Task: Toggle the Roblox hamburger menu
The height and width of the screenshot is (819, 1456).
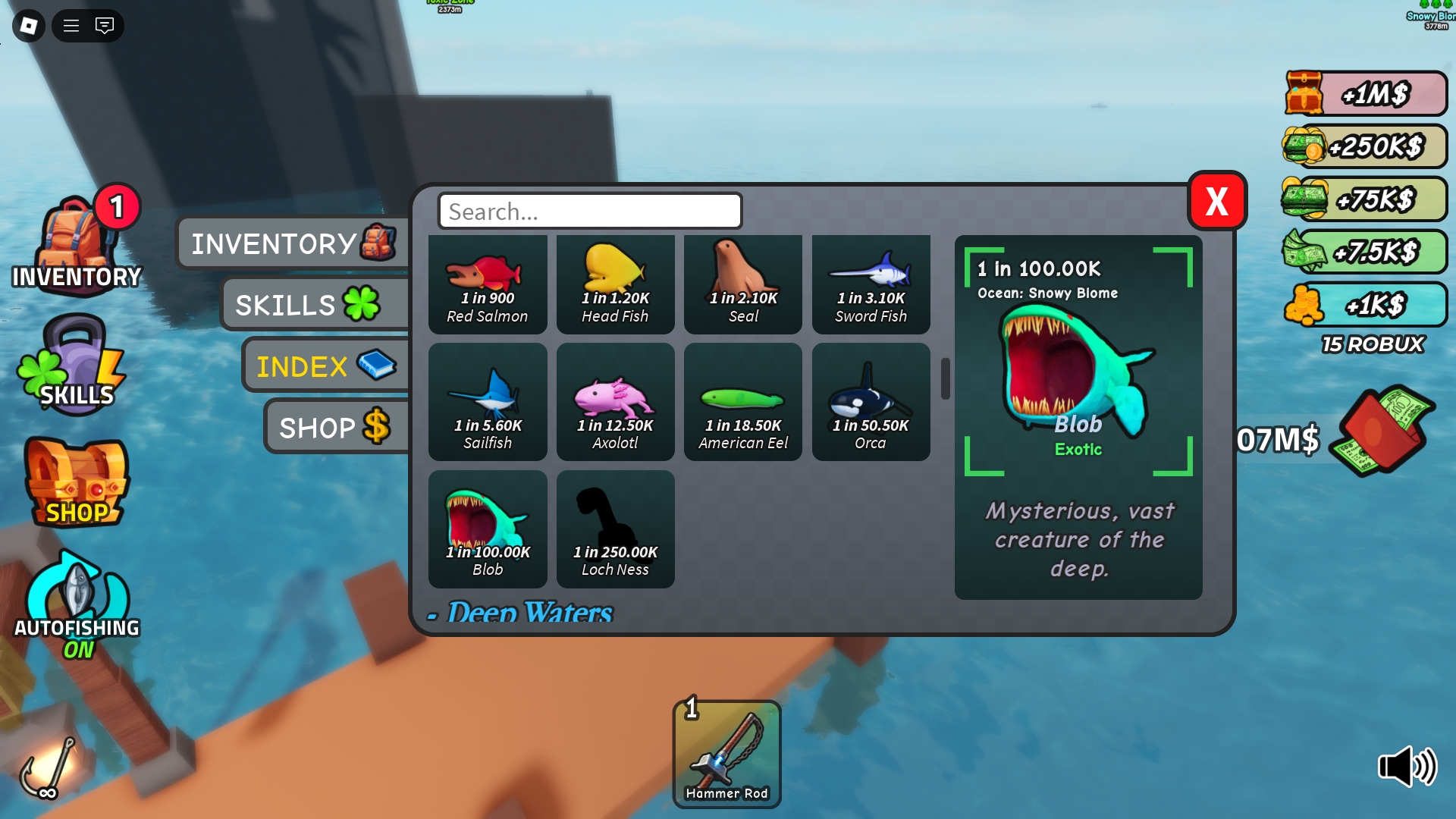Action: pyautogui.click(x=71, y=25)
